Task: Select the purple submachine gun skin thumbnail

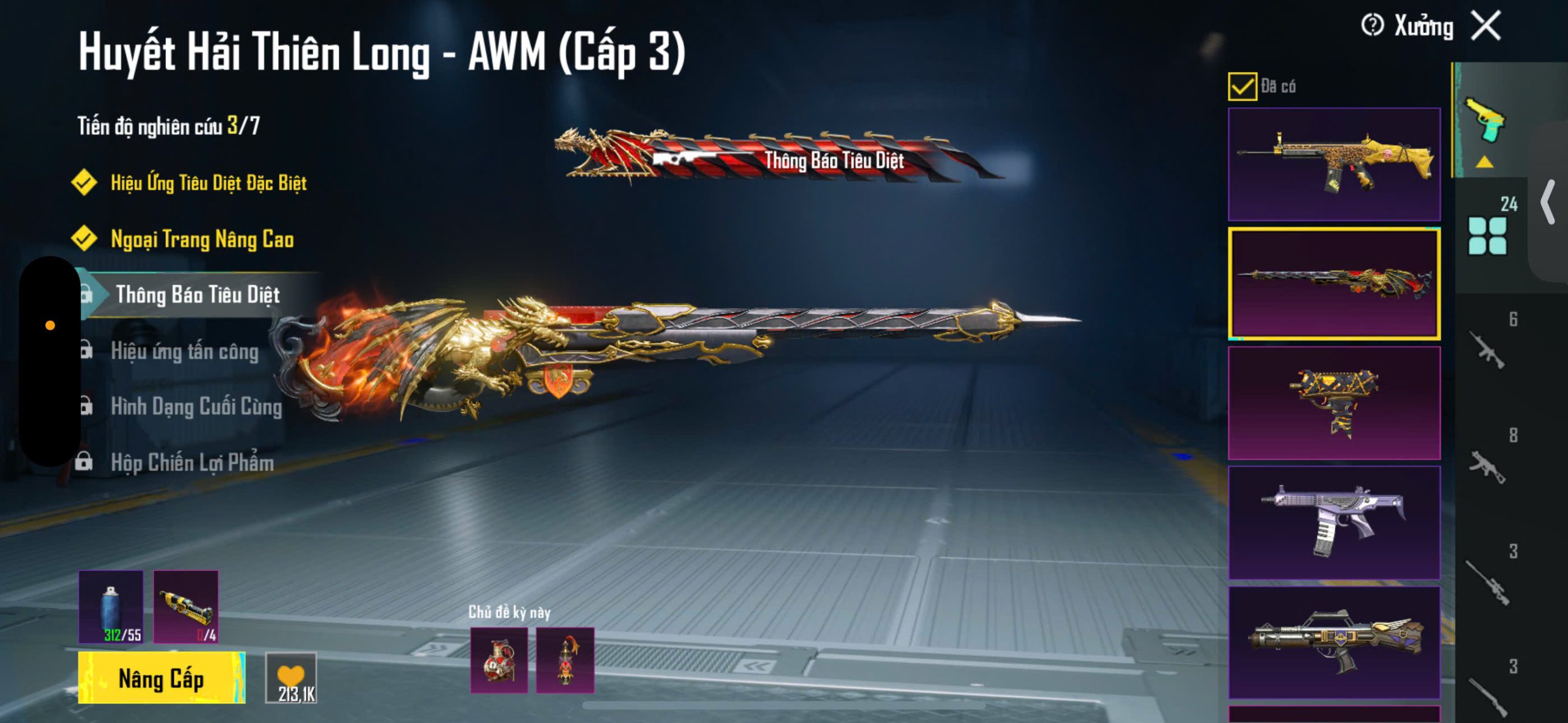Action: tap(1334, 522)
